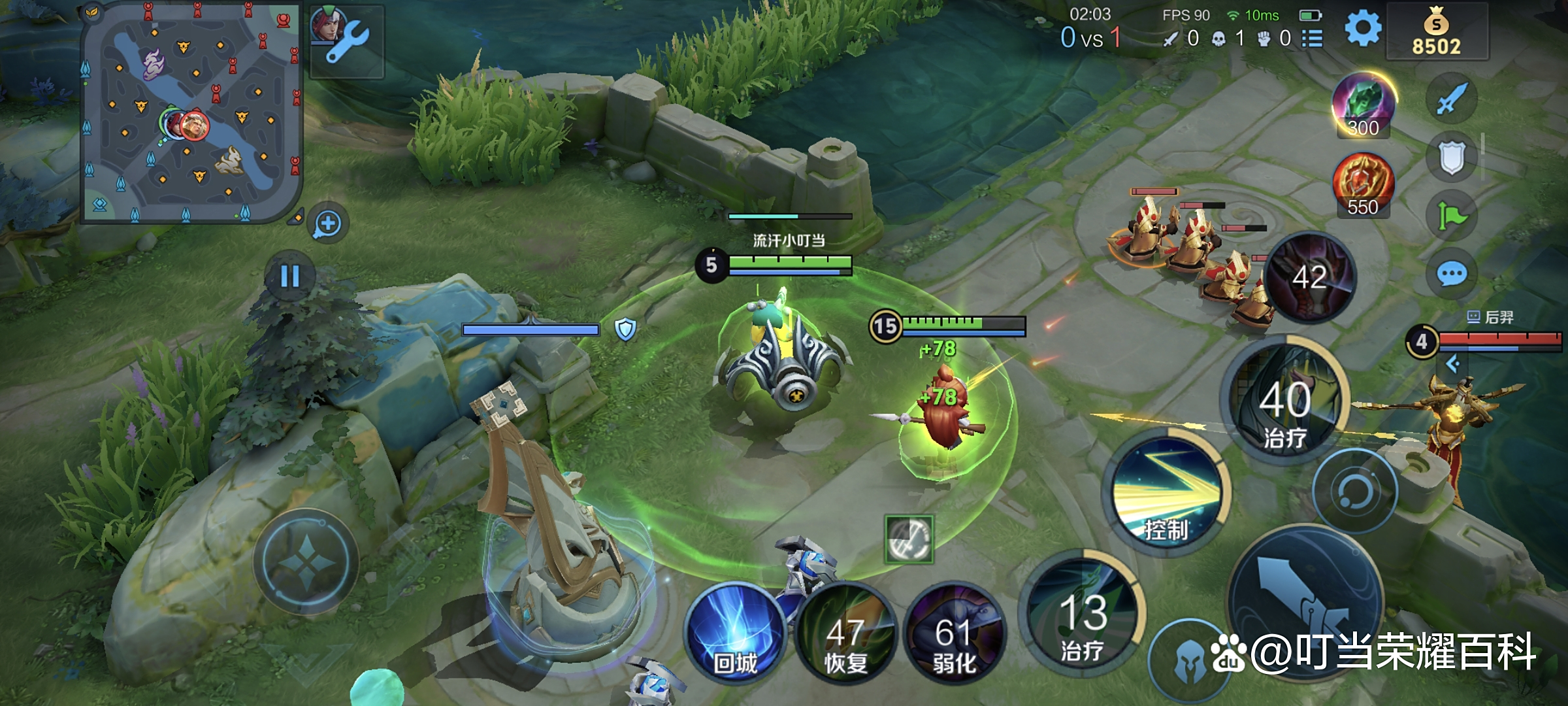This screenshot has height=706, width=1568.
Task: Tap the circular refresh-arrow button
Action: pyautogui.click(x=1354, y=491)
